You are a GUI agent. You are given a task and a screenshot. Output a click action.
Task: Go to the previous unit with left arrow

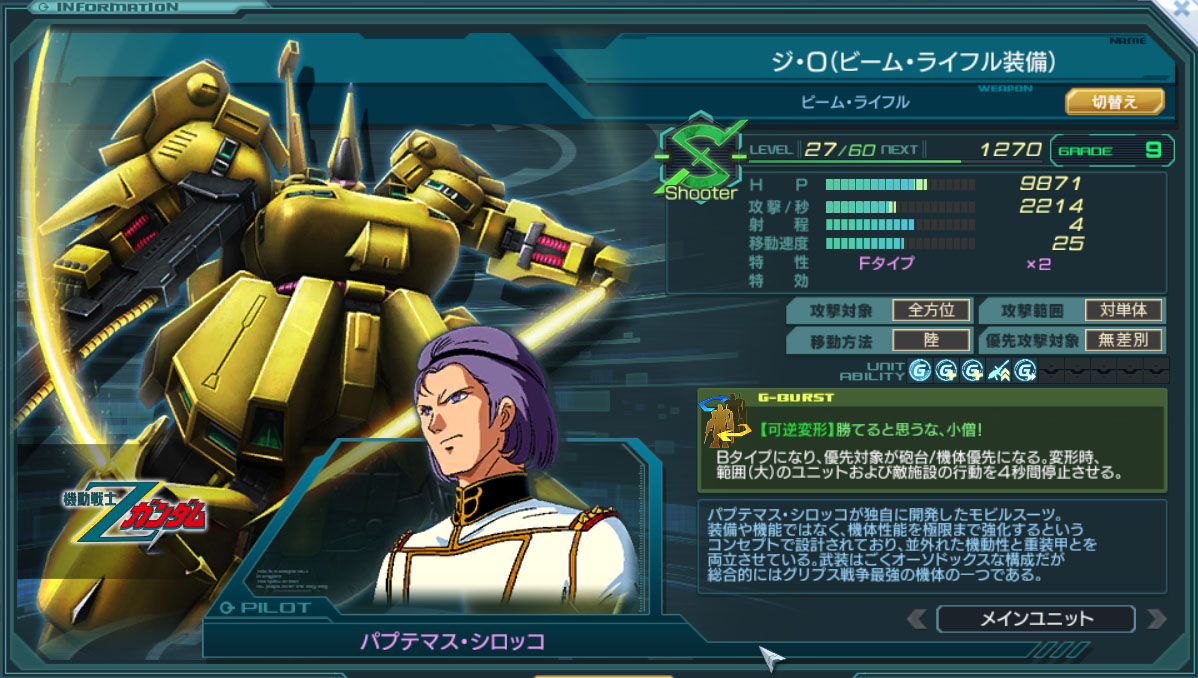(916, 619)
